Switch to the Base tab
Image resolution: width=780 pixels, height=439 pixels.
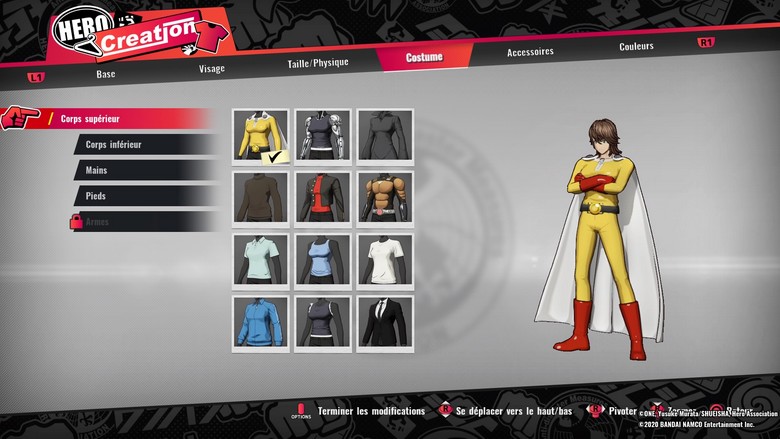coord(106,73)
